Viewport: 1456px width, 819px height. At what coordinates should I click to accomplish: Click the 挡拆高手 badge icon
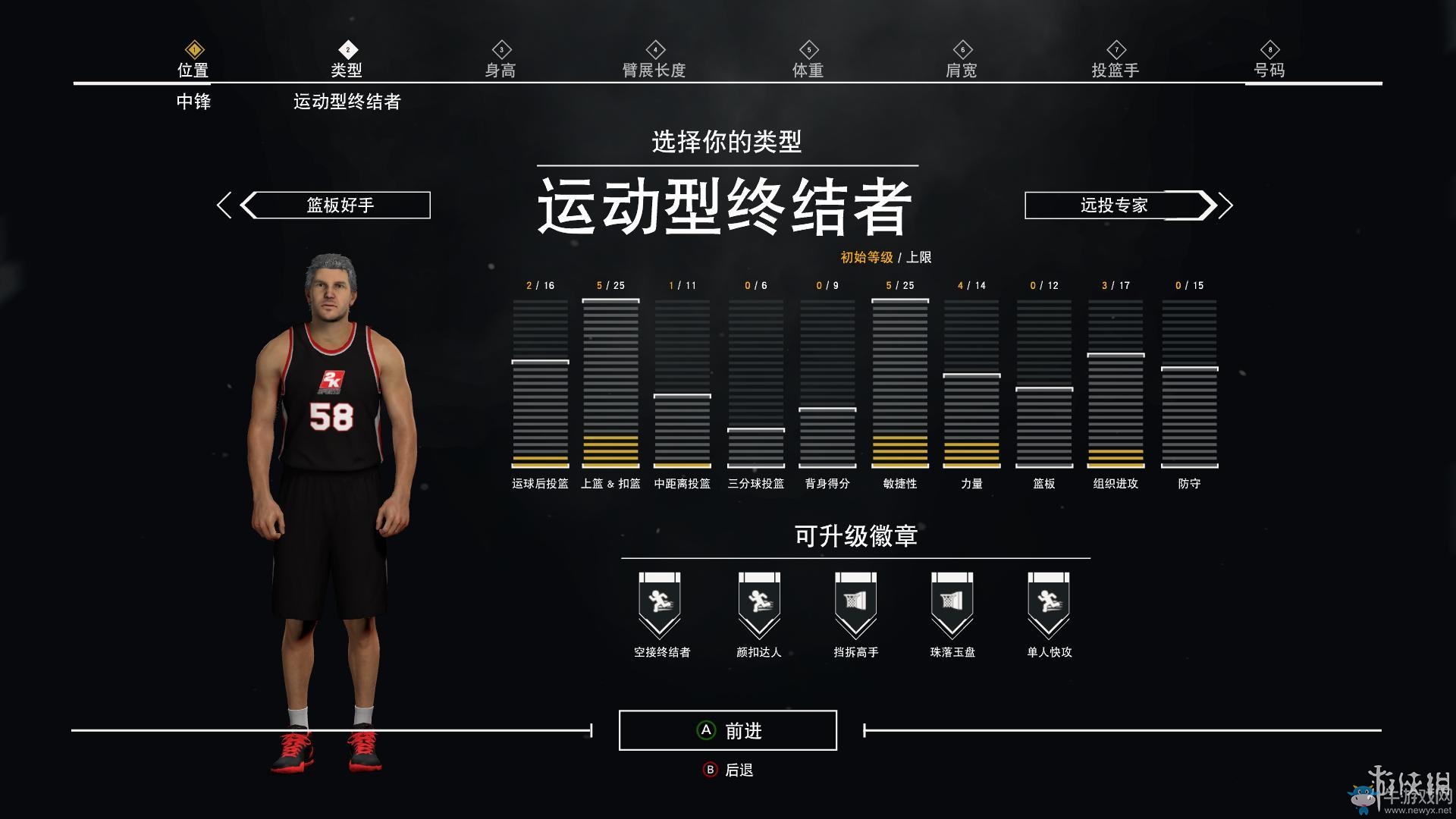tap(855, 603)
